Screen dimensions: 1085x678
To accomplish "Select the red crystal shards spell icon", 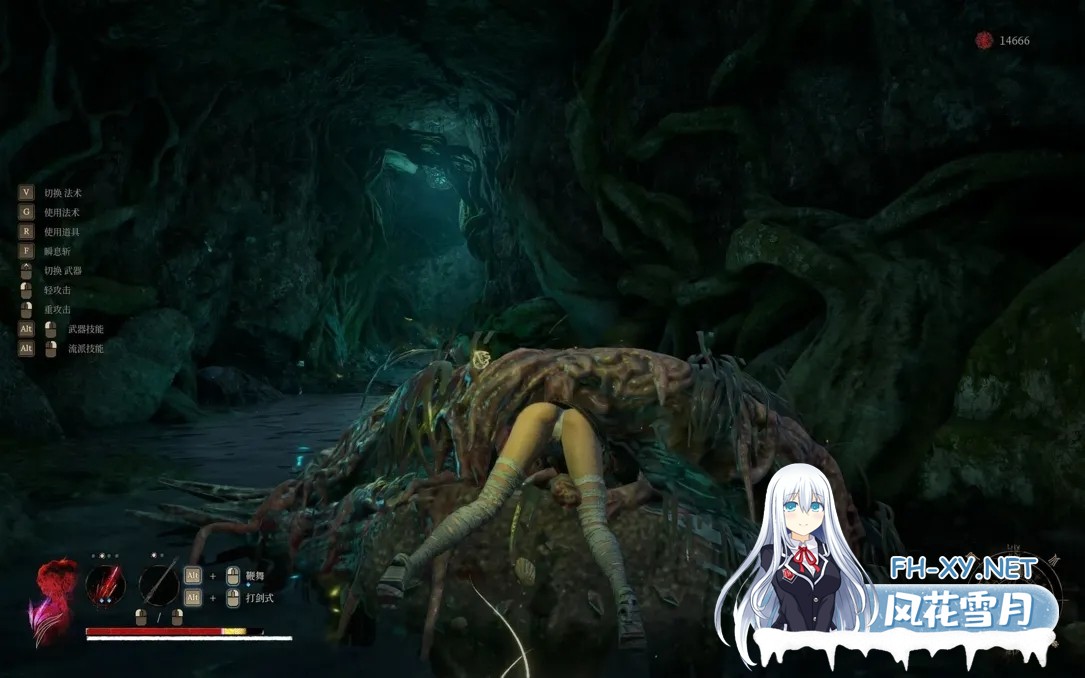I will [105, 585].
